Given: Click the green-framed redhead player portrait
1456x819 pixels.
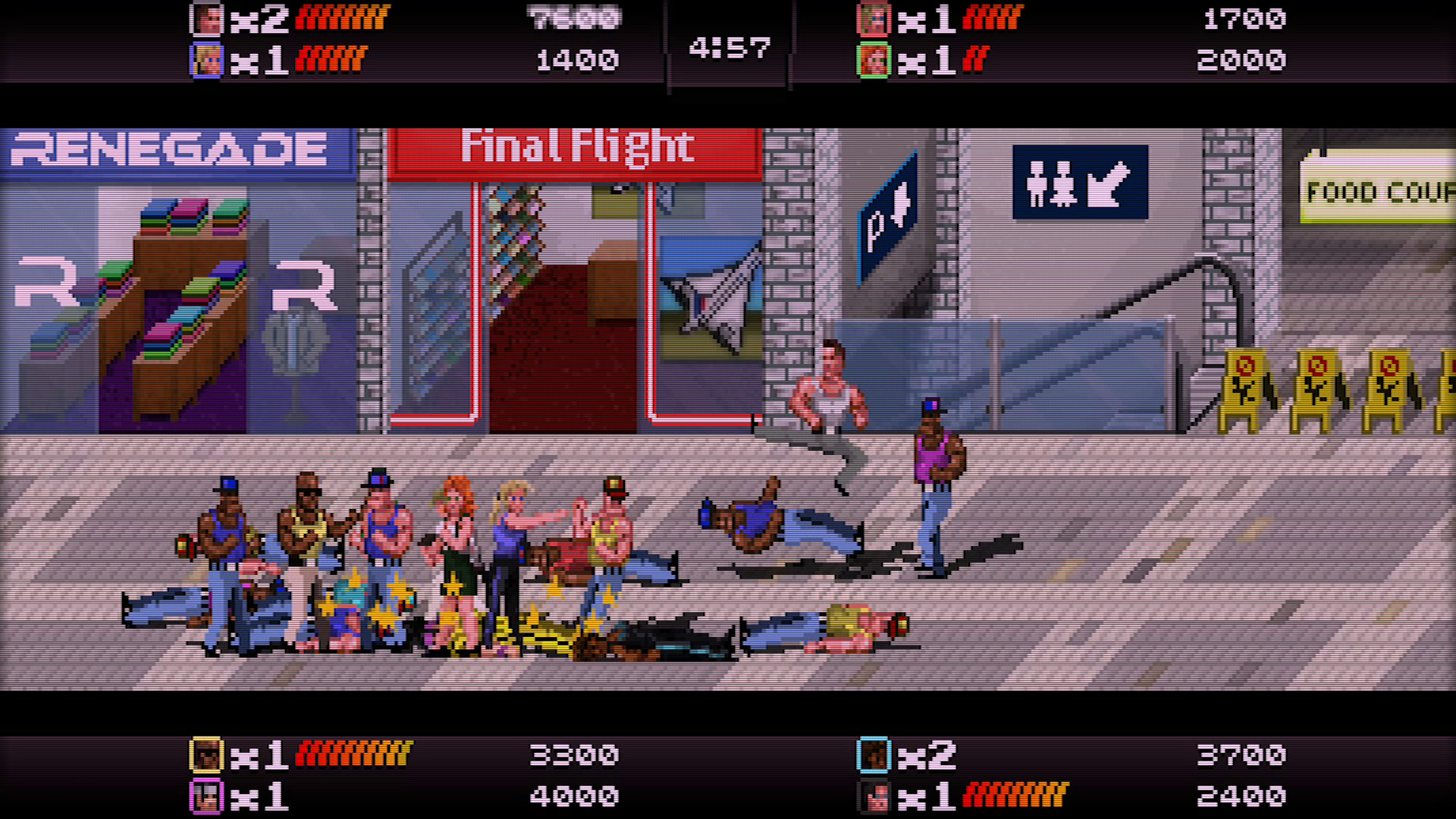Looking at the screenshot, I should point(873,60).
